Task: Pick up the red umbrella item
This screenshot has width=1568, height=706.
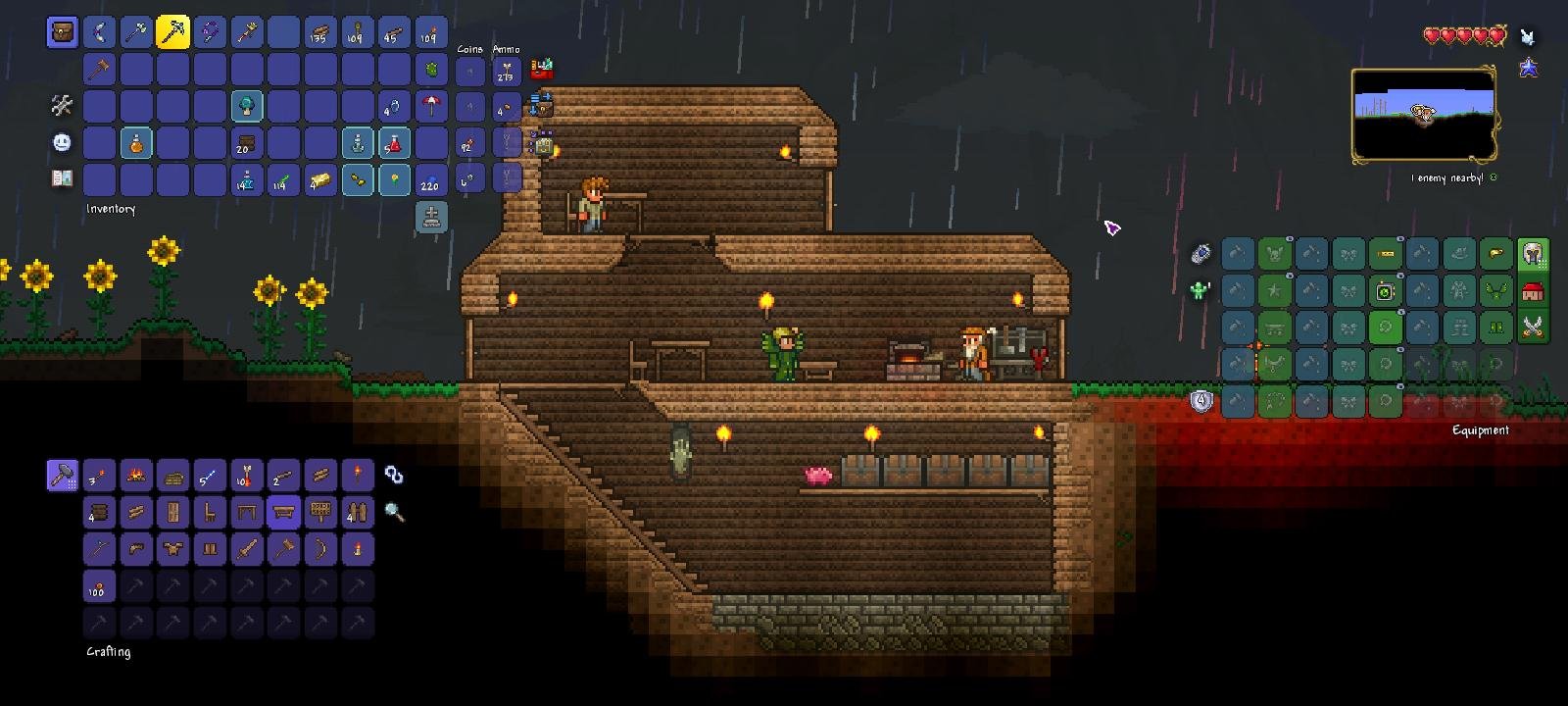Action: [431, 106]
